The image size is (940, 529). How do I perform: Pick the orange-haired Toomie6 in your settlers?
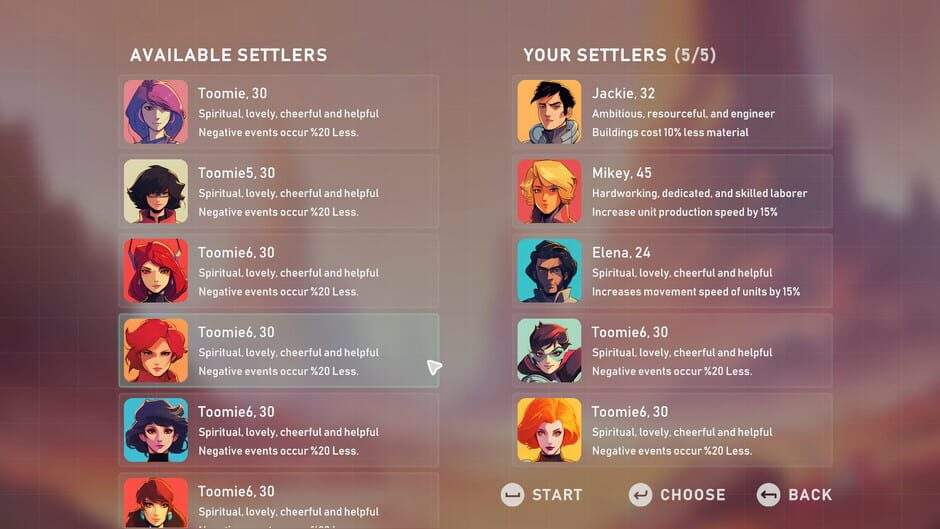672,430
